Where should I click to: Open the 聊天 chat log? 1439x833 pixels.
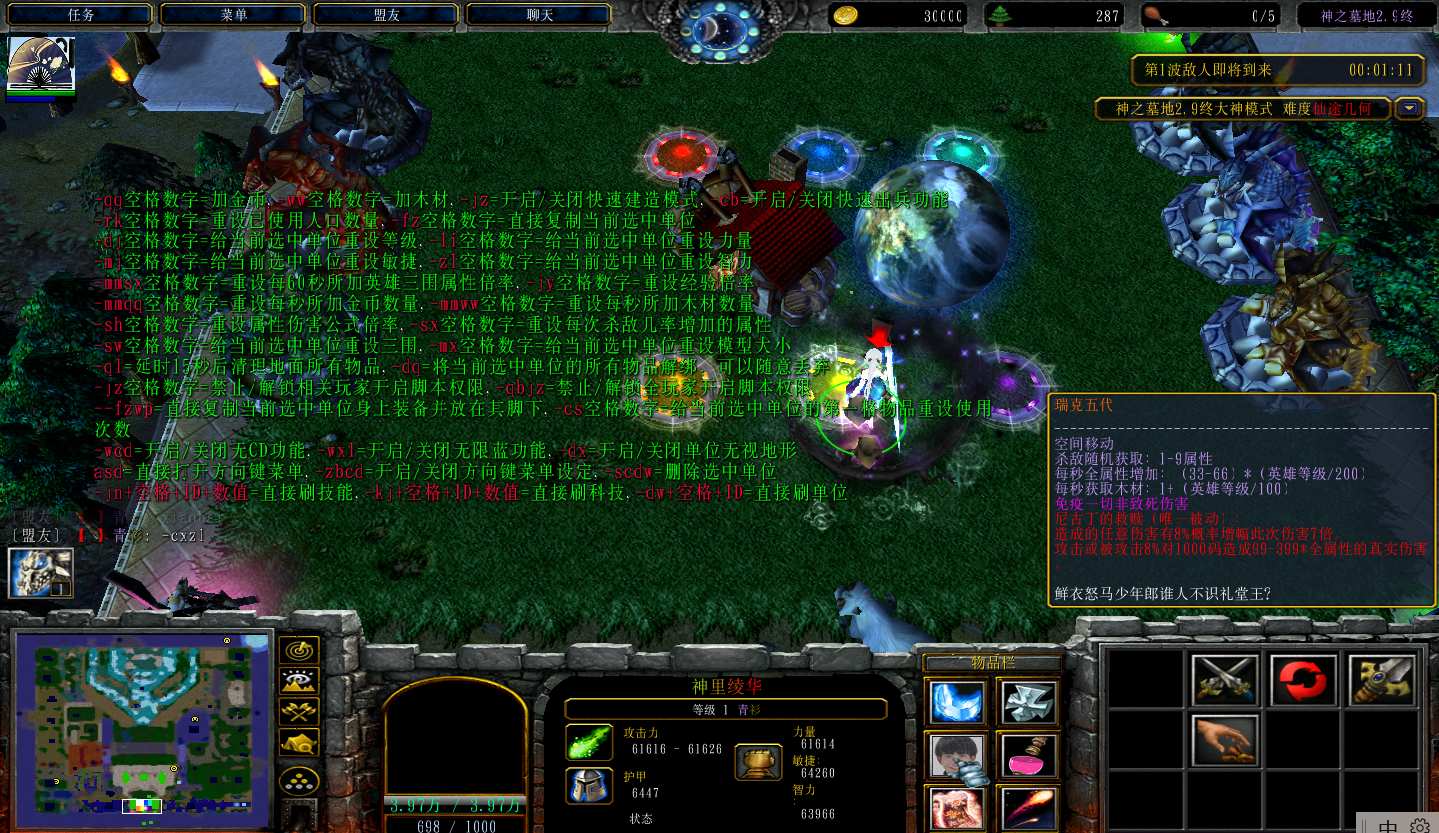tap(540, 15)
